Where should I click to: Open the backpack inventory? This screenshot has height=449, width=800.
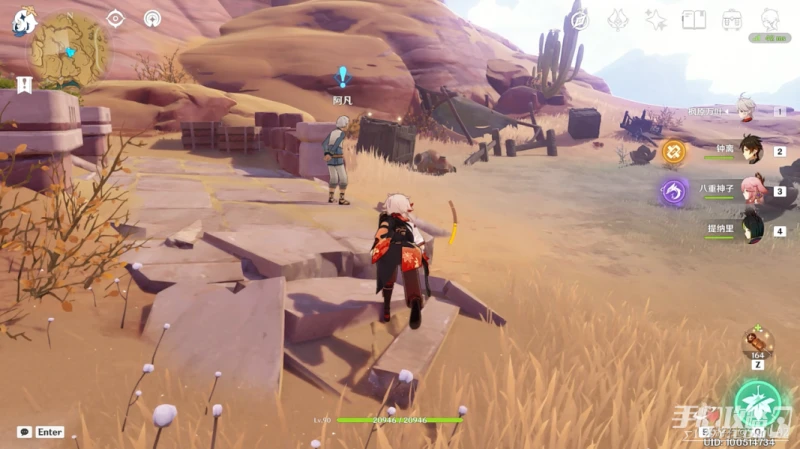pos(732,20)
